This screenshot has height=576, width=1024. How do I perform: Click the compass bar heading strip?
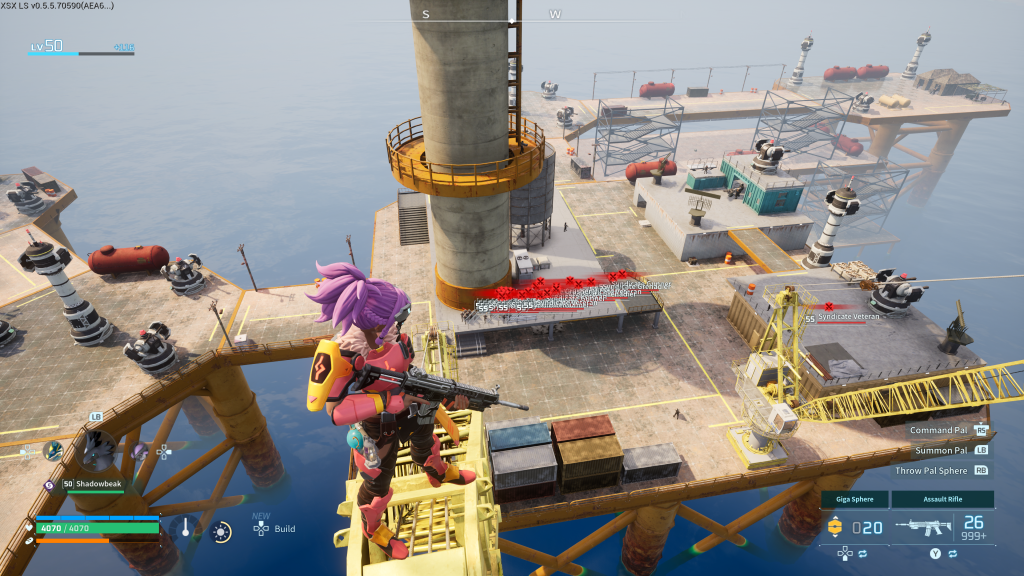pyautogui.click(x=492, y=15)
